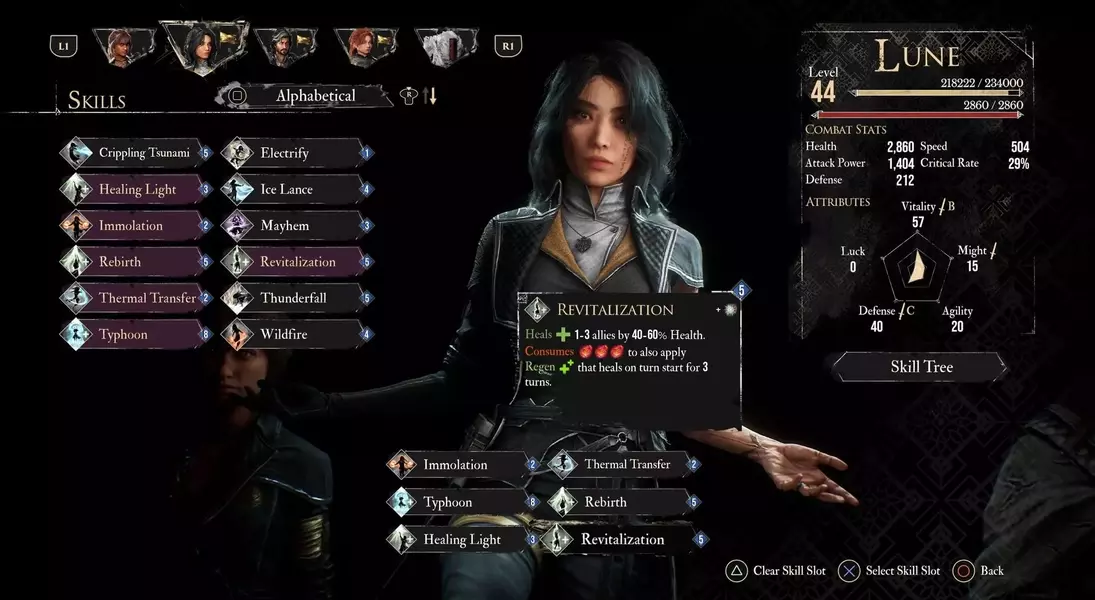Switch to the bearded man's portrait

click(x=285, y=46)
